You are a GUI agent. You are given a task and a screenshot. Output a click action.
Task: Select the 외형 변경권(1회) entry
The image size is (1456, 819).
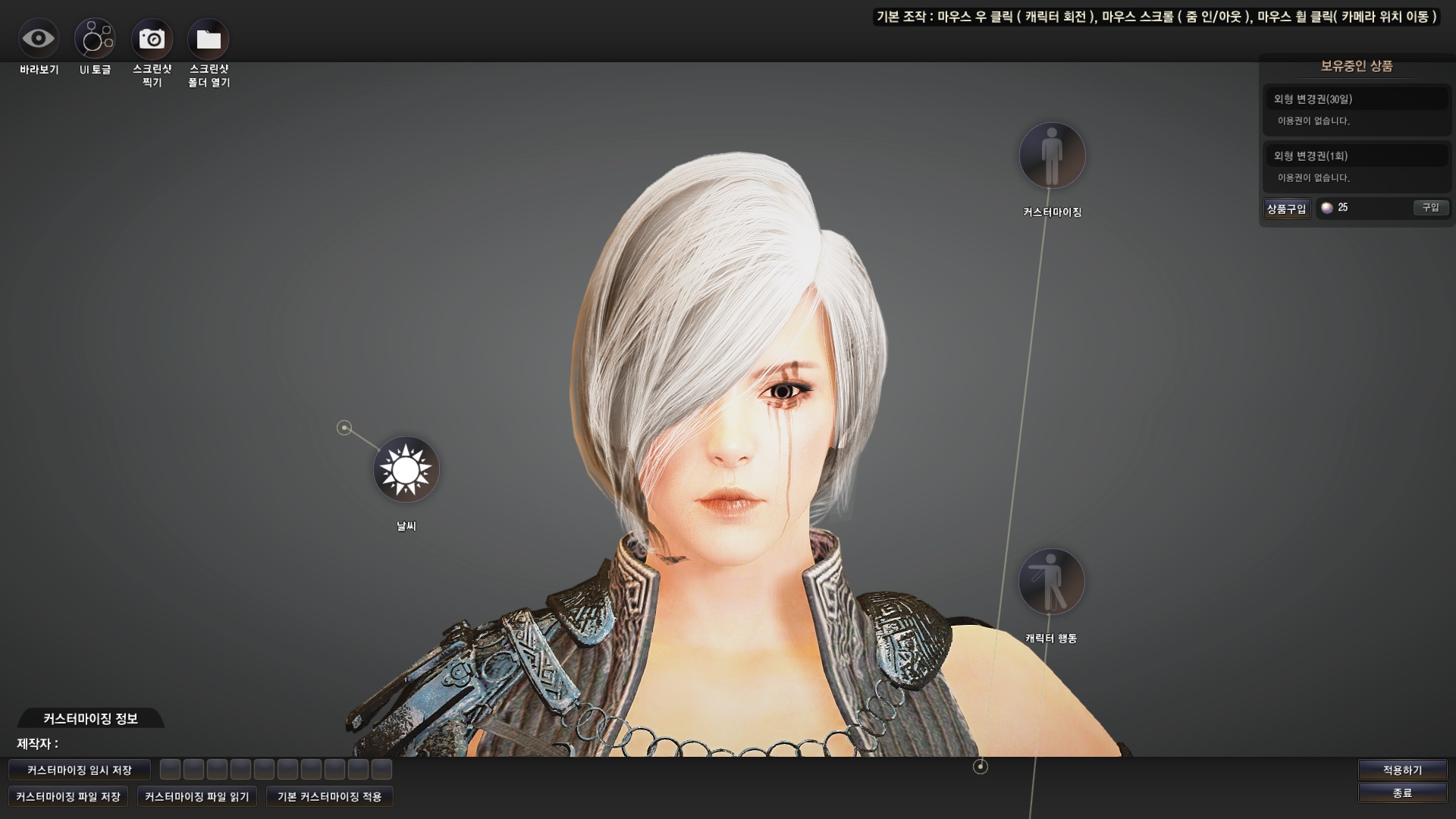point(1356,156)
